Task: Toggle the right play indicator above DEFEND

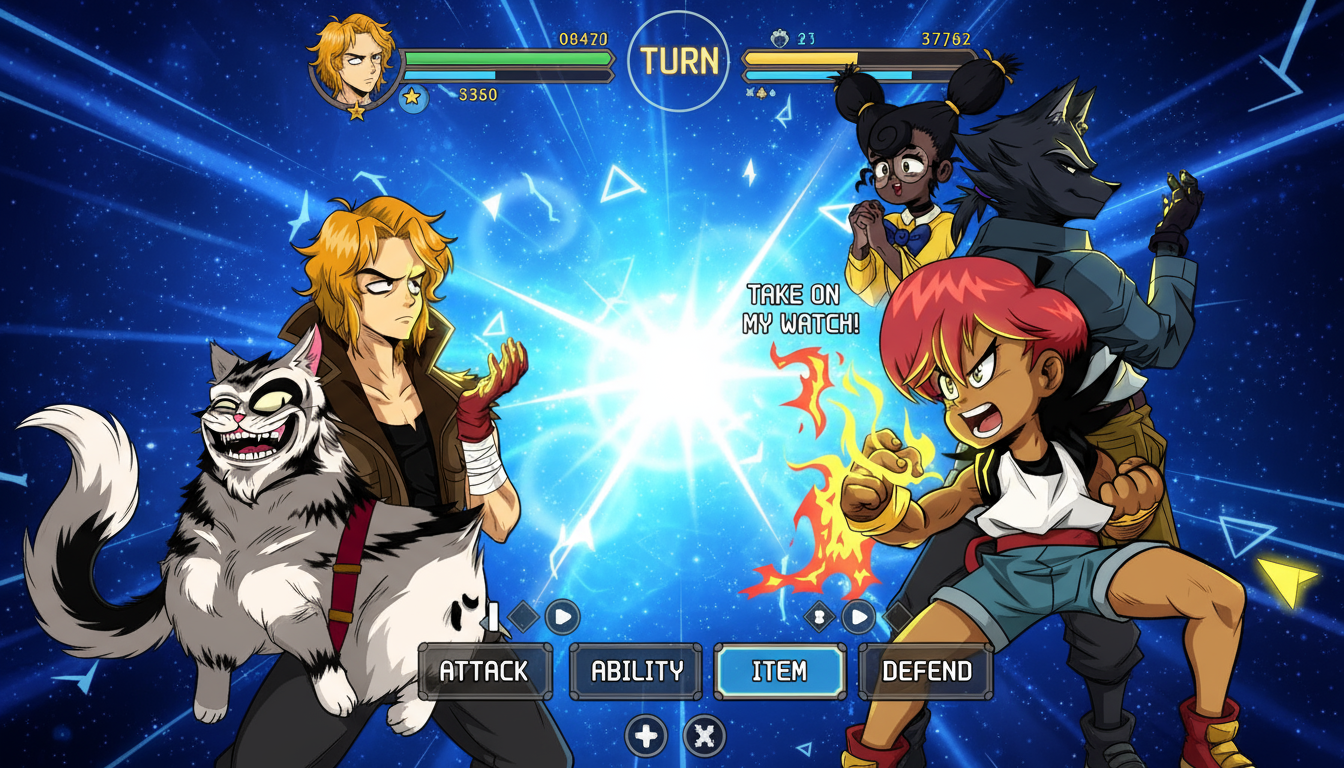Action: 859,618
